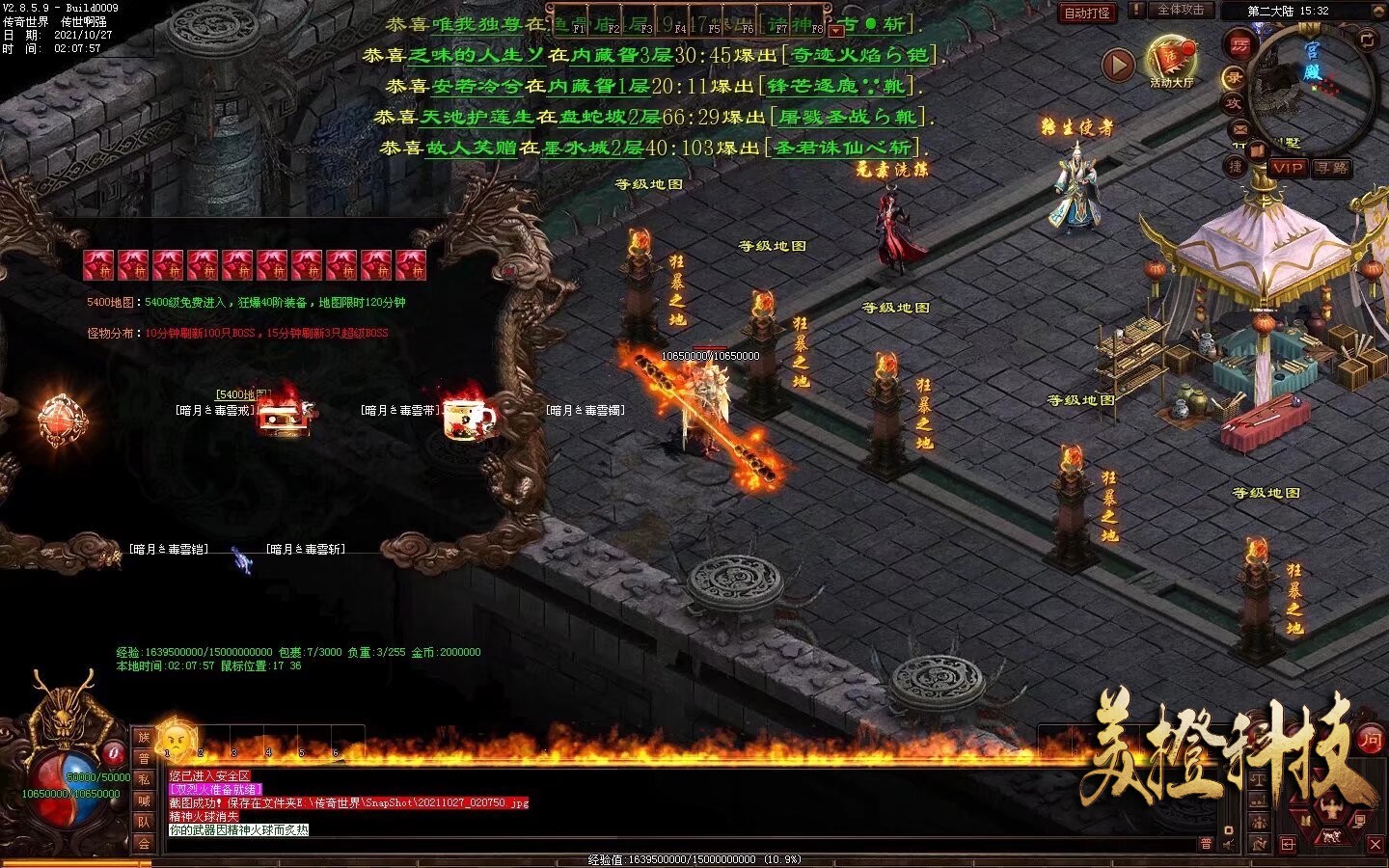Click the exclamation alert toggle on top bar
The image size is (1389, 868).
tap(1137, 11)
